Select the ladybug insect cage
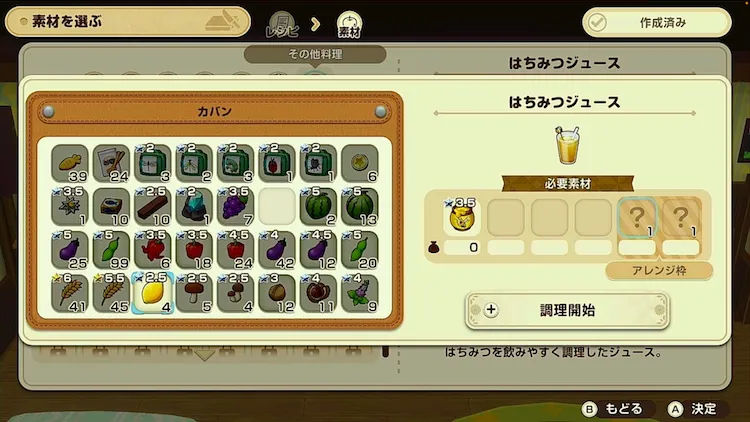The height and width of the screenshot is (422, 750). pyautogui.click(x=276, y=163)
